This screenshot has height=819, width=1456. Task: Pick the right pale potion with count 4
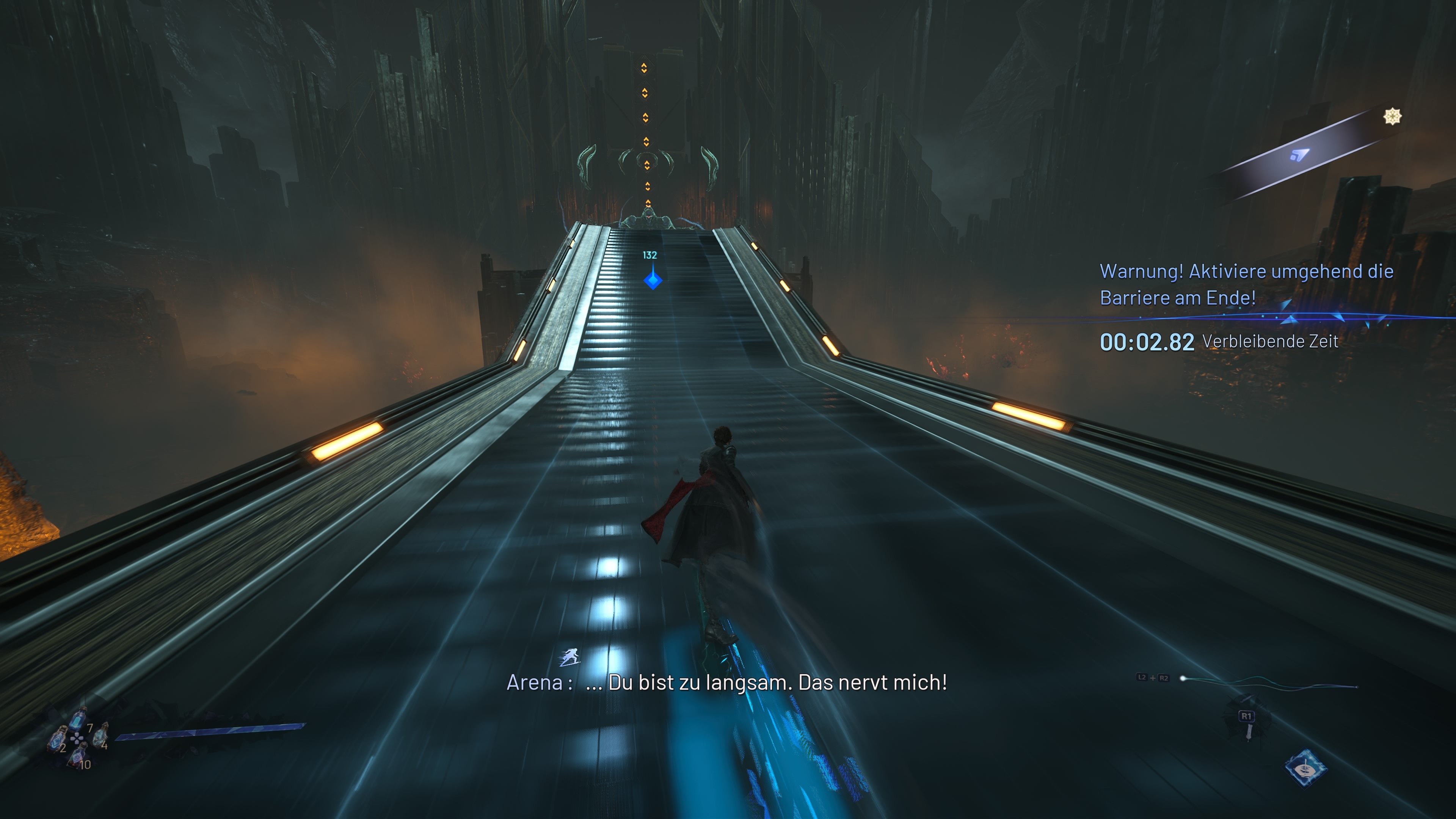[100, 736]
